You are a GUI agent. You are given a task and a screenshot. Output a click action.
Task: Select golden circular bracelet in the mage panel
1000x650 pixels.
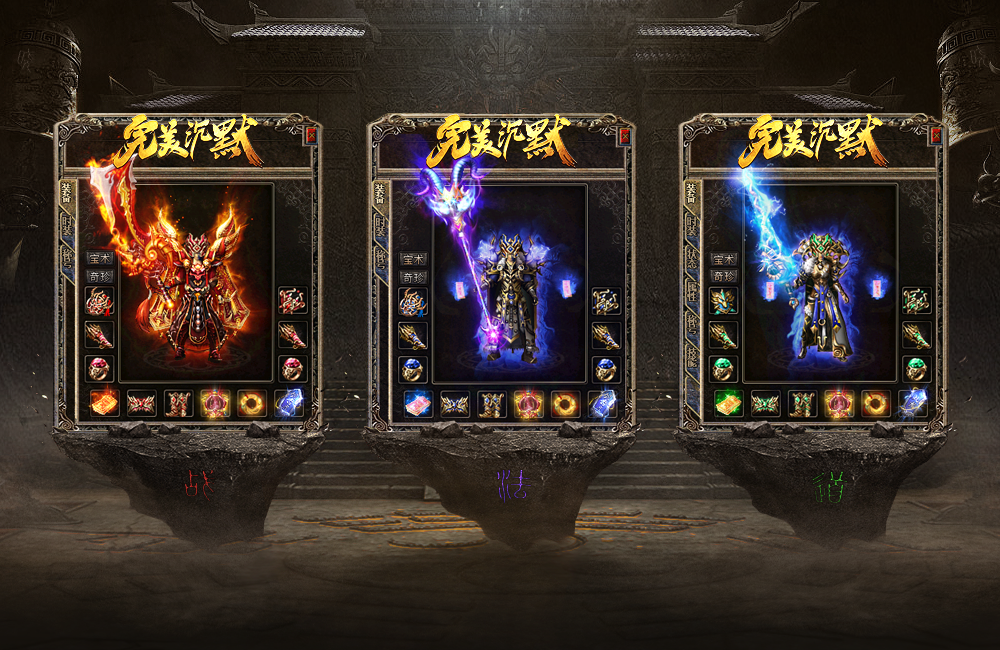(565, 403)
